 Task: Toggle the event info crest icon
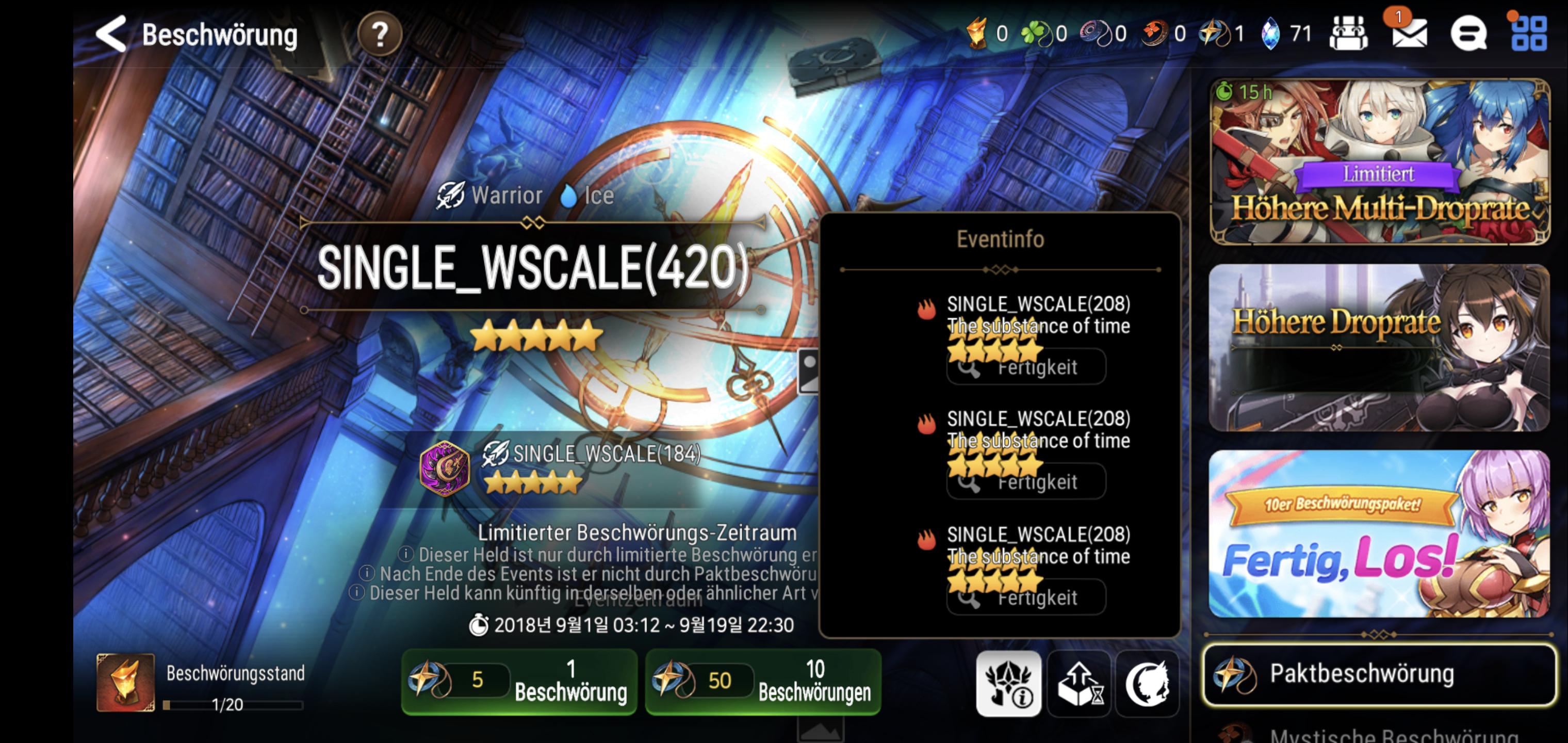pos(1008,682)
